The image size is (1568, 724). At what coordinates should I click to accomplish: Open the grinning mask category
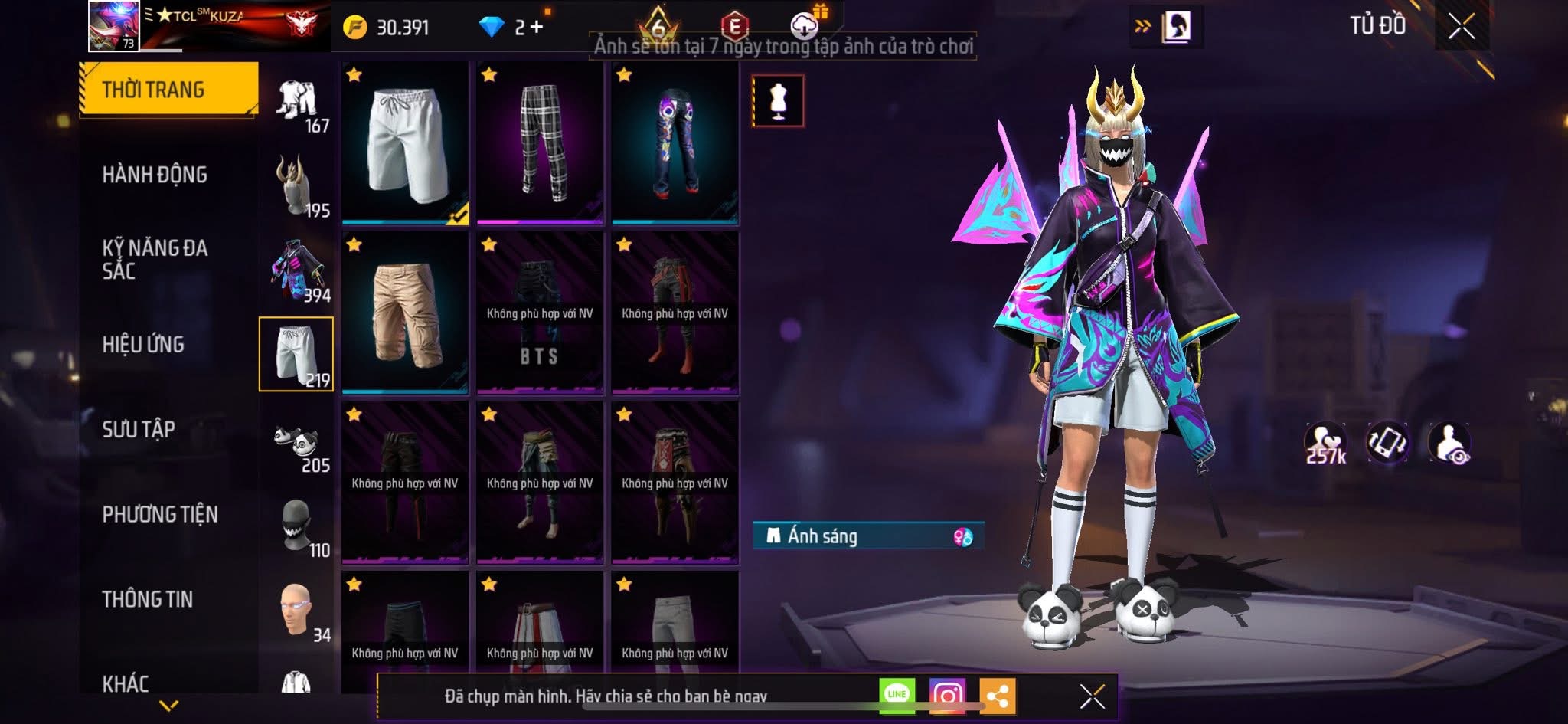coord(296,527)
